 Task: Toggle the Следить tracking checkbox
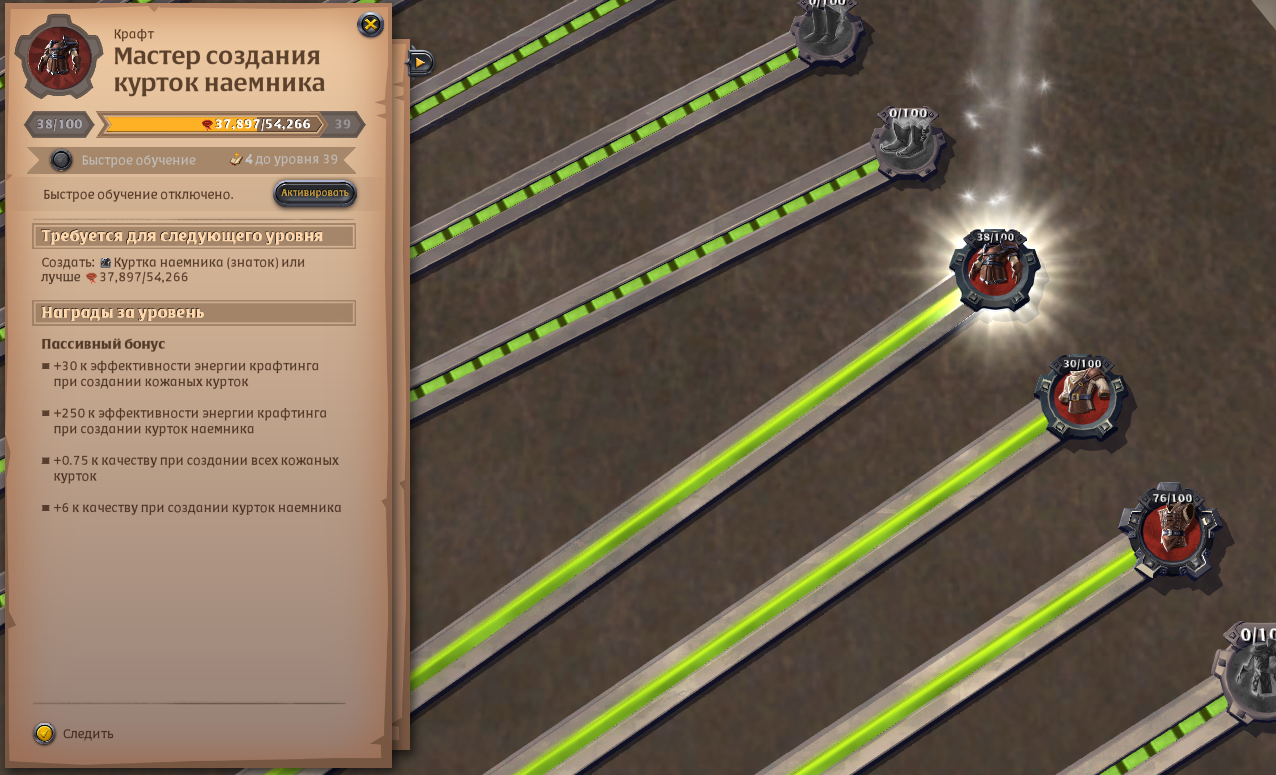click(x=44, y=734)
